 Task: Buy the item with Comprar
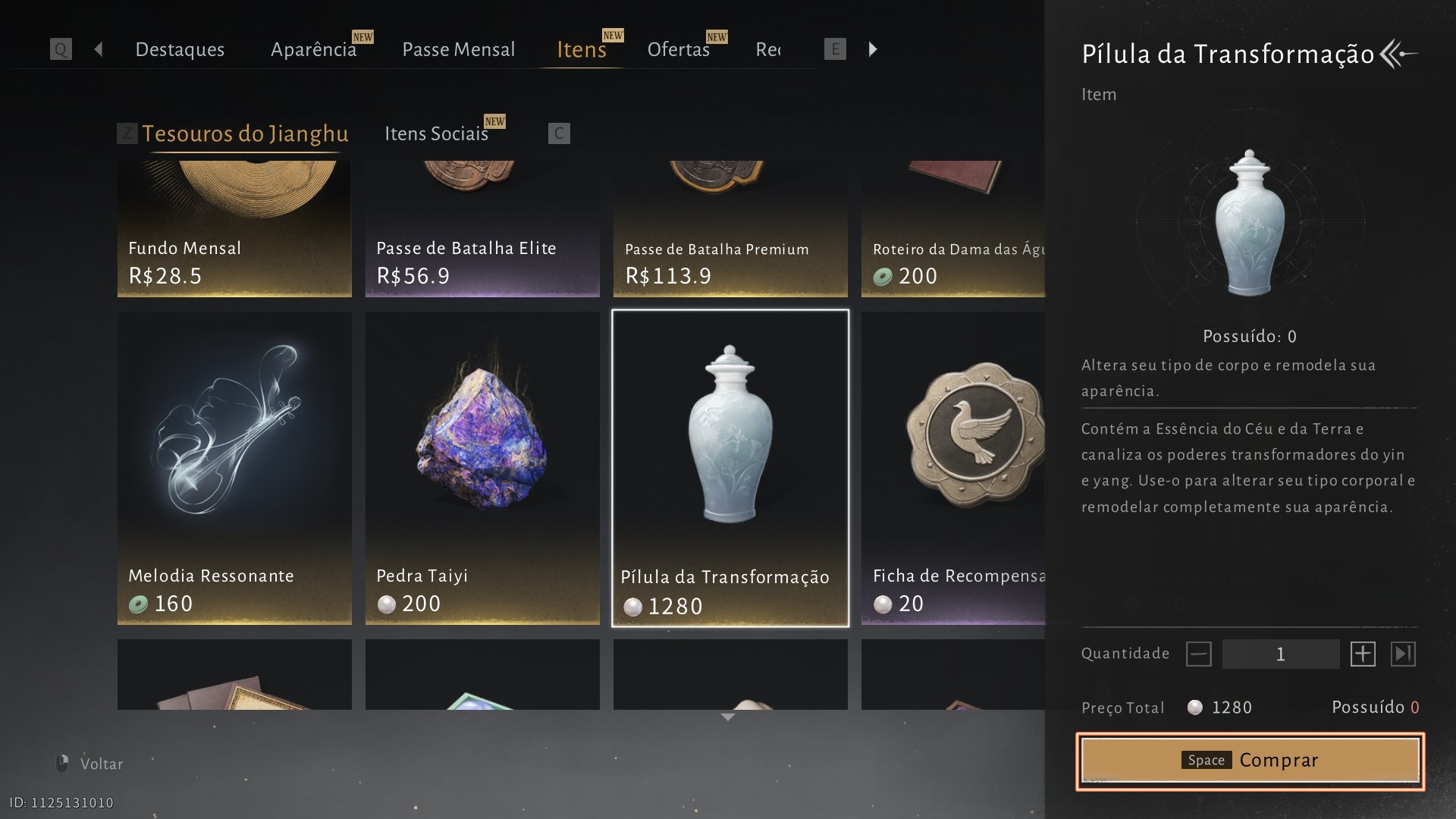click(1250, 761)
